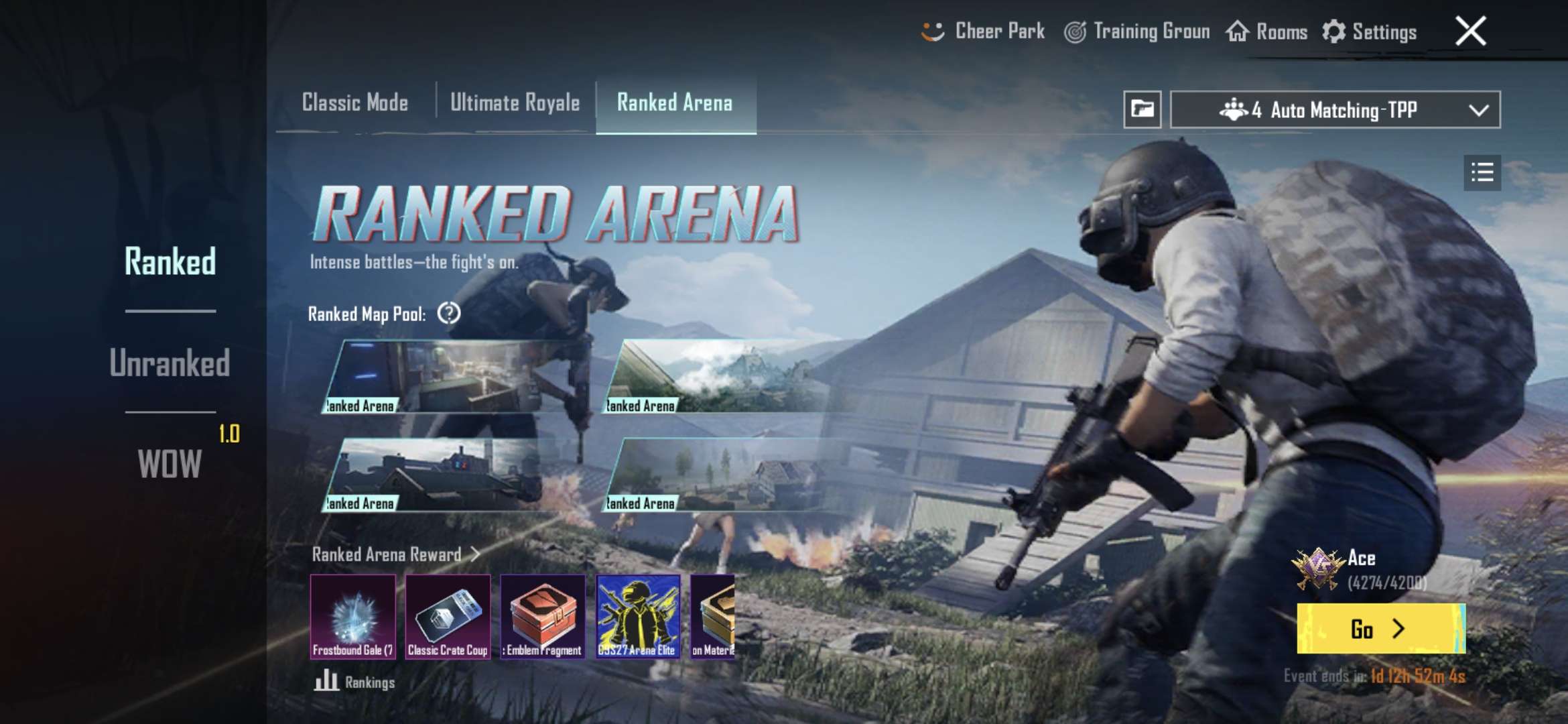Select the Ranked Arena tab

click(675, 103)
